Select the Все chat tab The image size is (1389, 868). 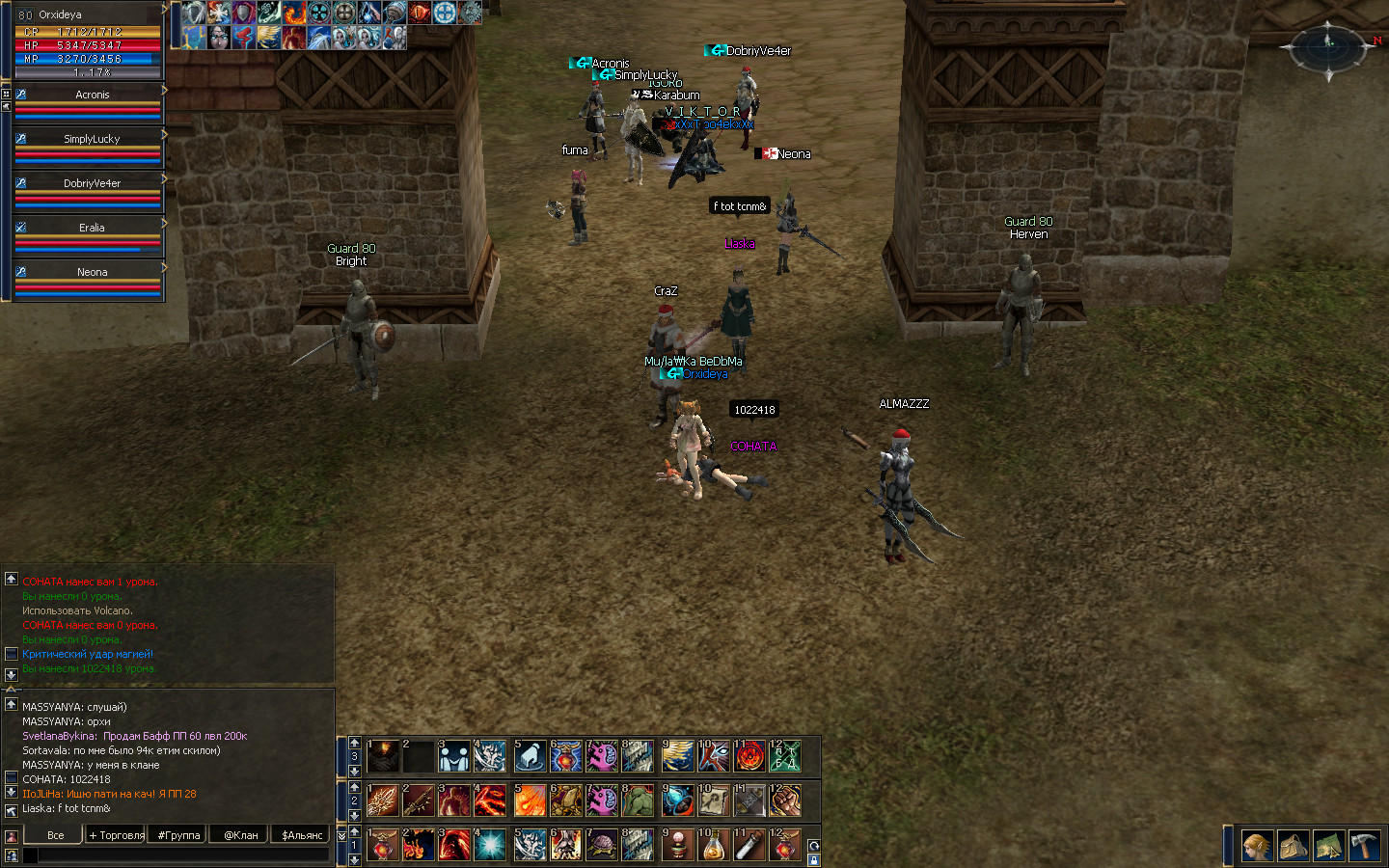coord(55,835)
